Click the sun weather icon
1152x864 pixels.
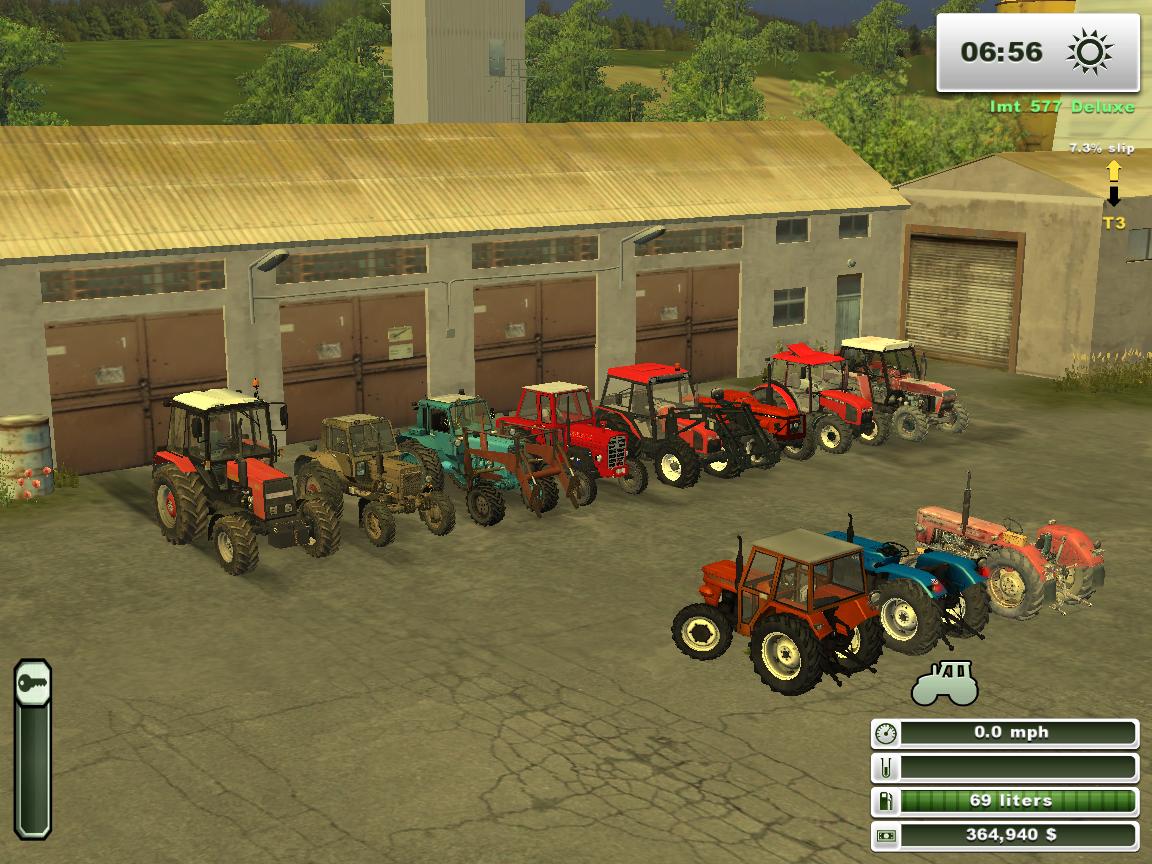point(1089,52)
